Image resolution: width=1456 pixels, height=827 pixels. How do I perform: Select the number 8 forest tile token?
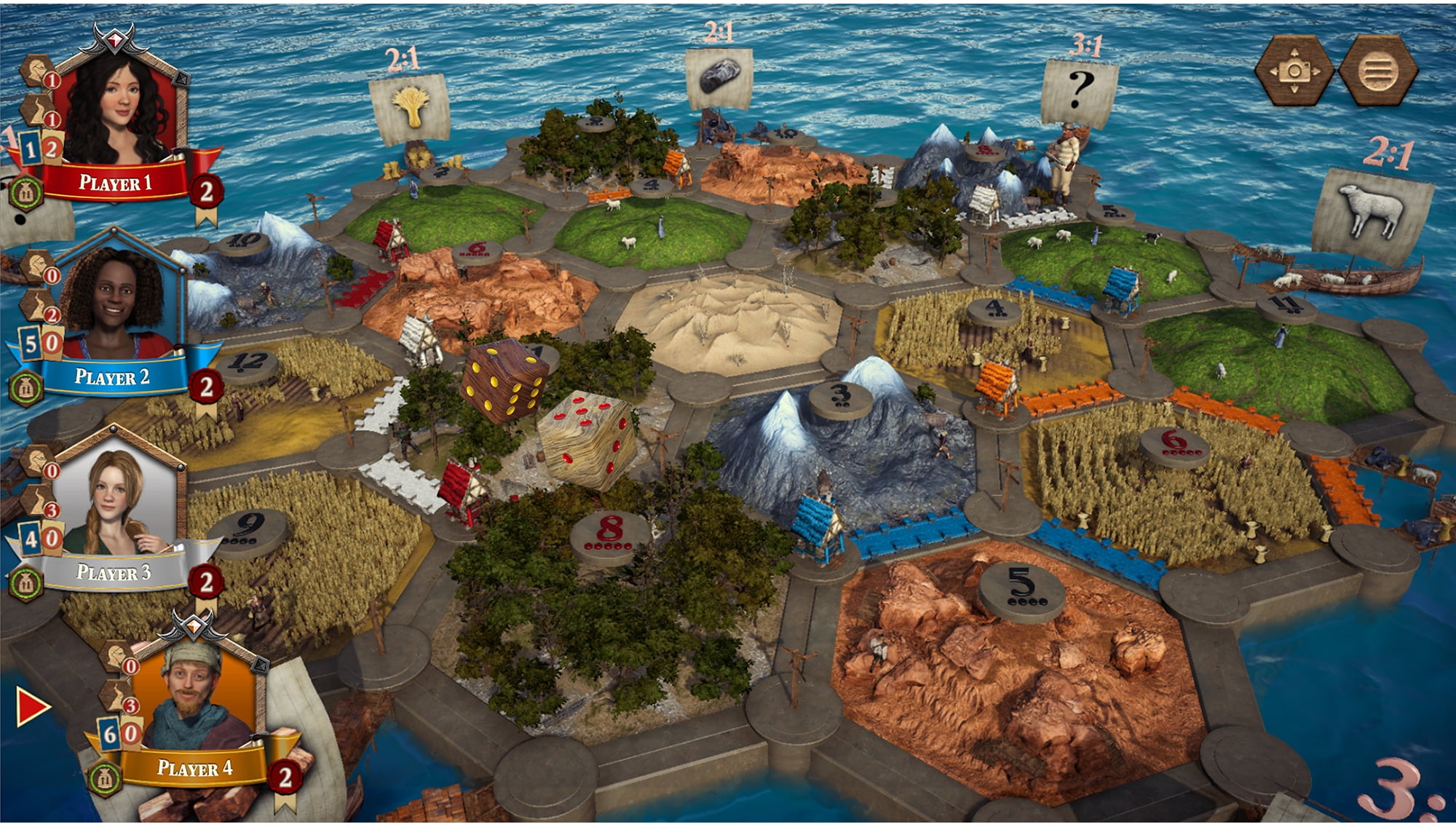(610, 535)
